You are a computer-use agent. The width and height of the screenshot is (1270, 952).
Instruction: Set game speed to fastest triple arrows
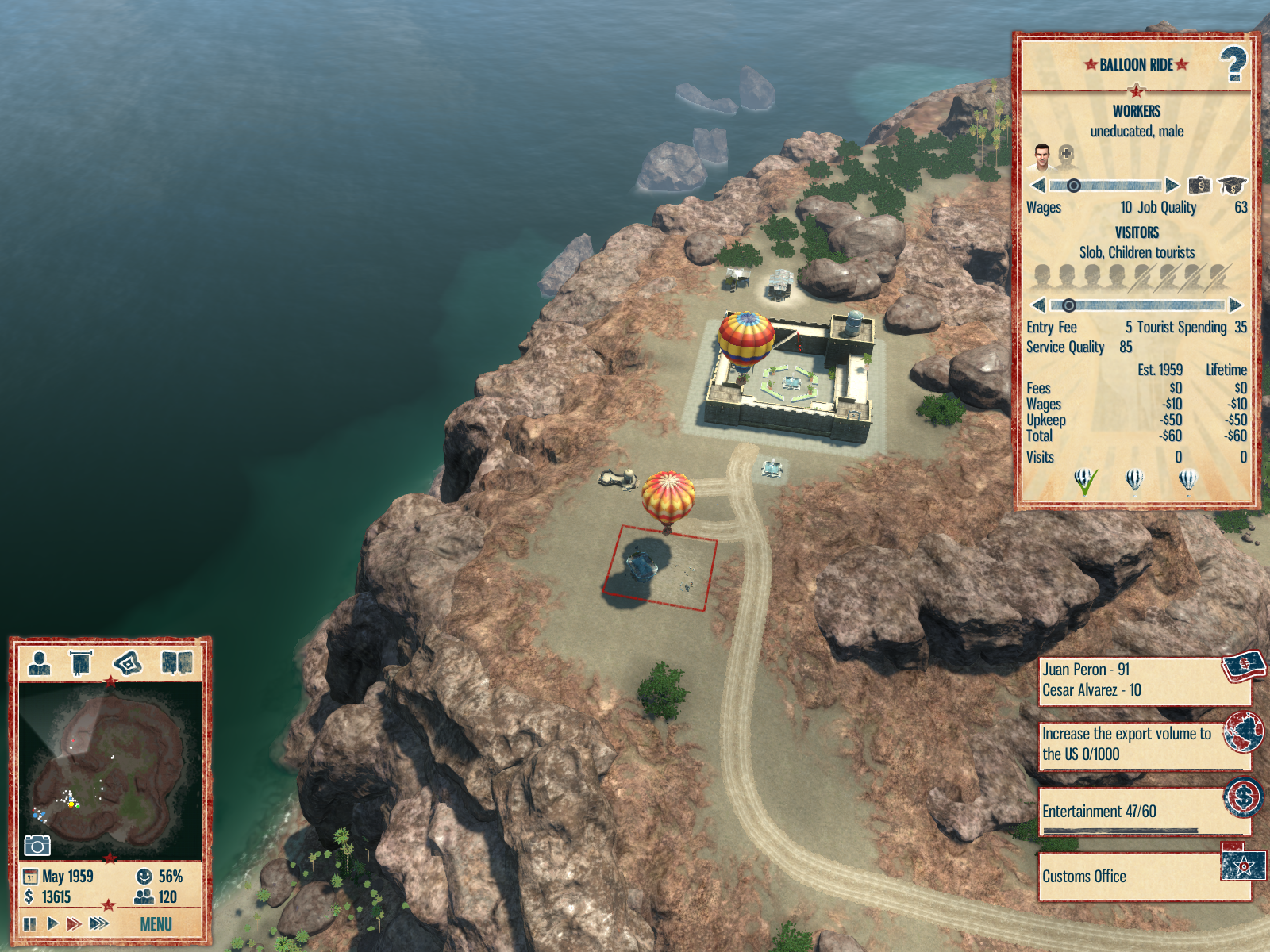tap(99, 923)
